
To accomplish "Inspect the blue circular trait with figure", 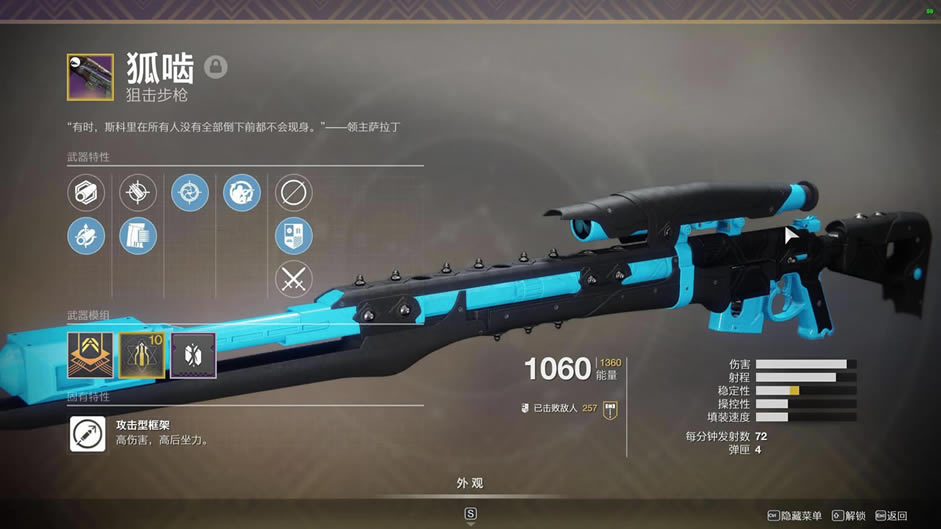I will (x=241, y=192).
